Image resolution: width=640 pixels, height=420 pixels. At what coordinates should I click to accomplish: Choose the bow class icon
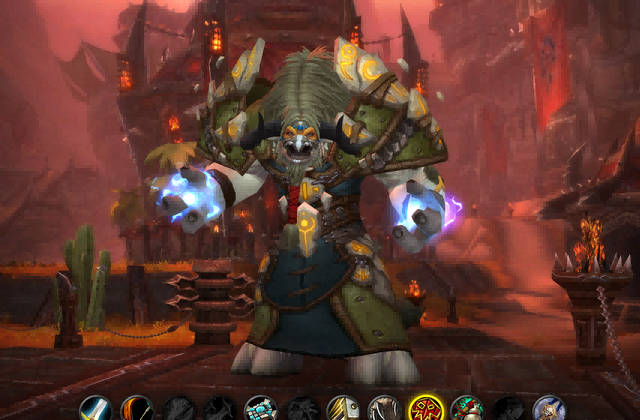click(x=138, y=409)
